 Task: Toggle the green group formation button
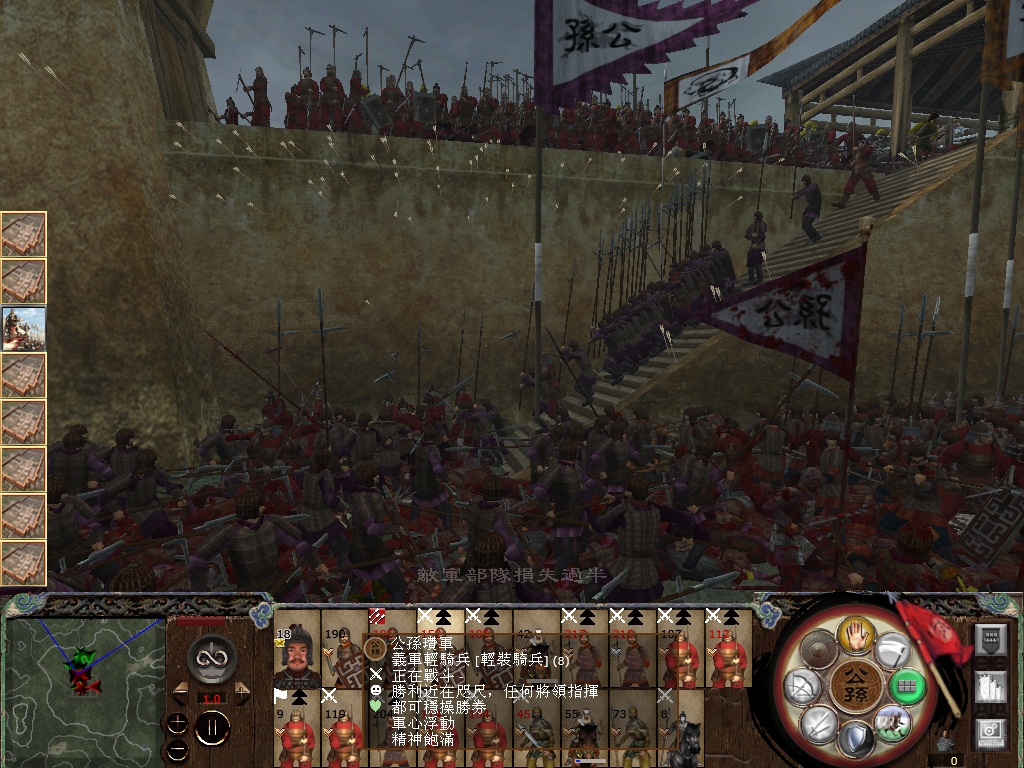[x=907, y=686]
